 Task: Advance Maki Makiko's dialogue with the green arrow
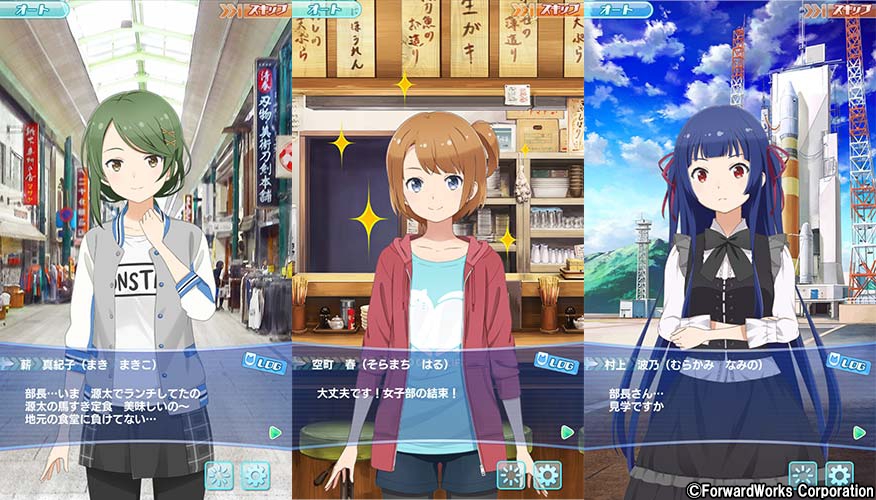pyautogui.click(x=275, y=432)
